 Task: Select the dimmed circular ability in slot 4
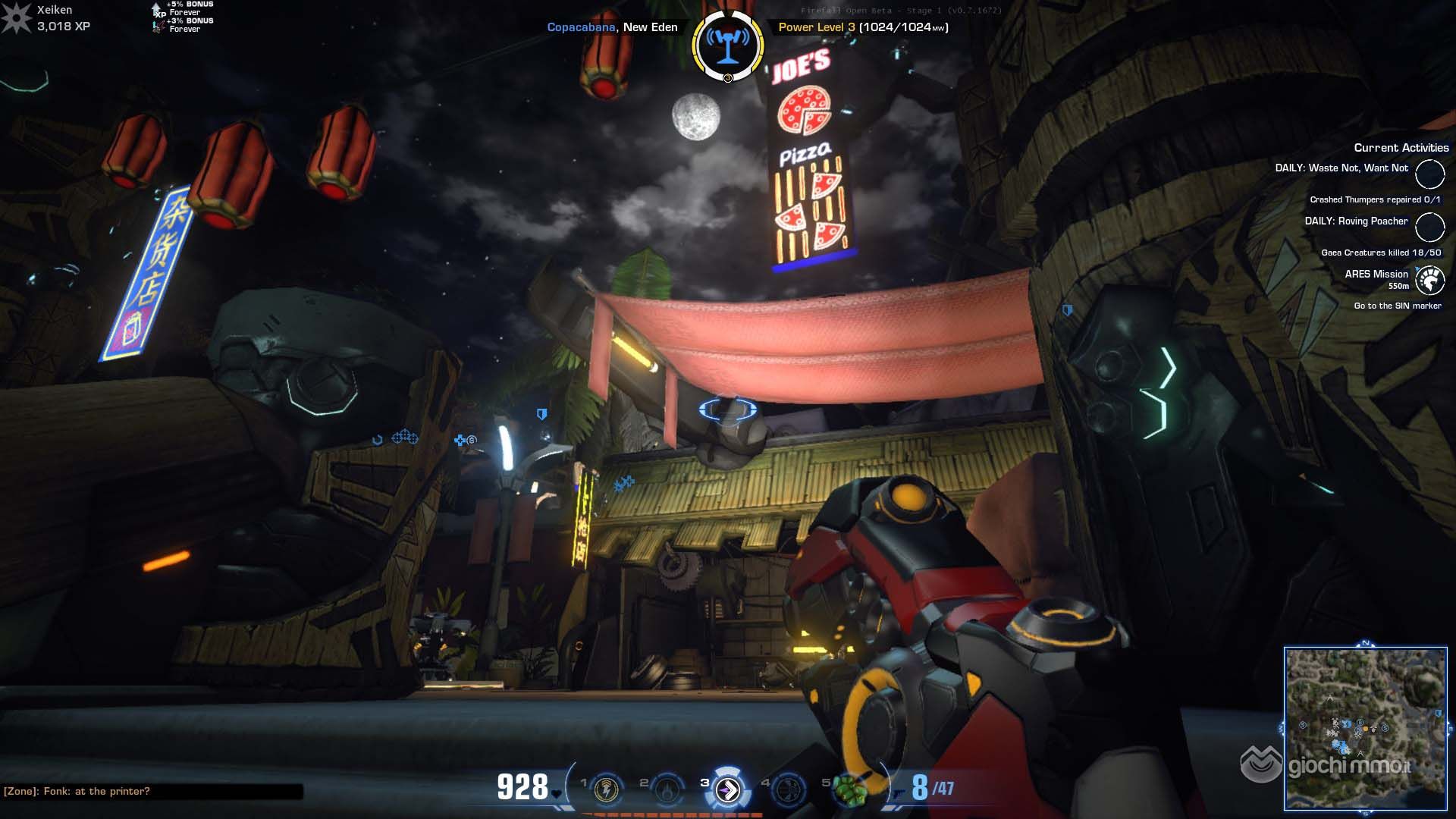788,789
